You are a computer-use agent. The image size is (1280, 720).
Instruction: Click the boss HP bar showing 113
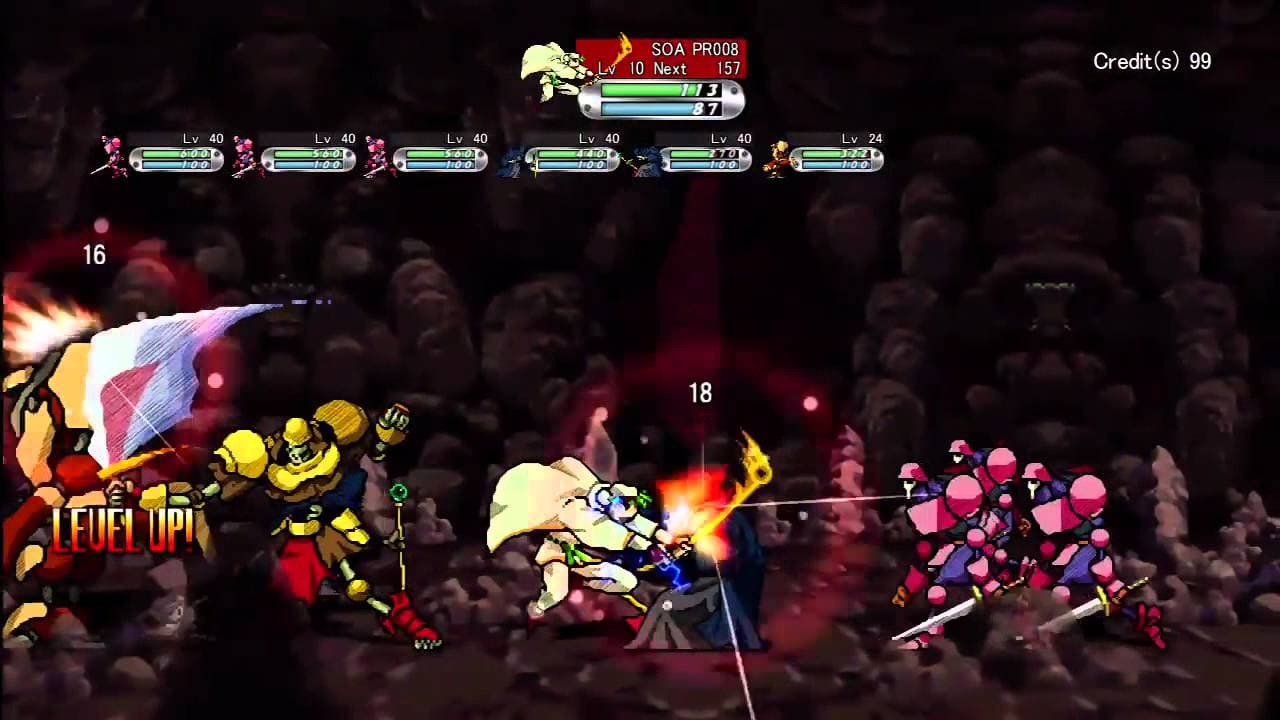tap(660, 89)
